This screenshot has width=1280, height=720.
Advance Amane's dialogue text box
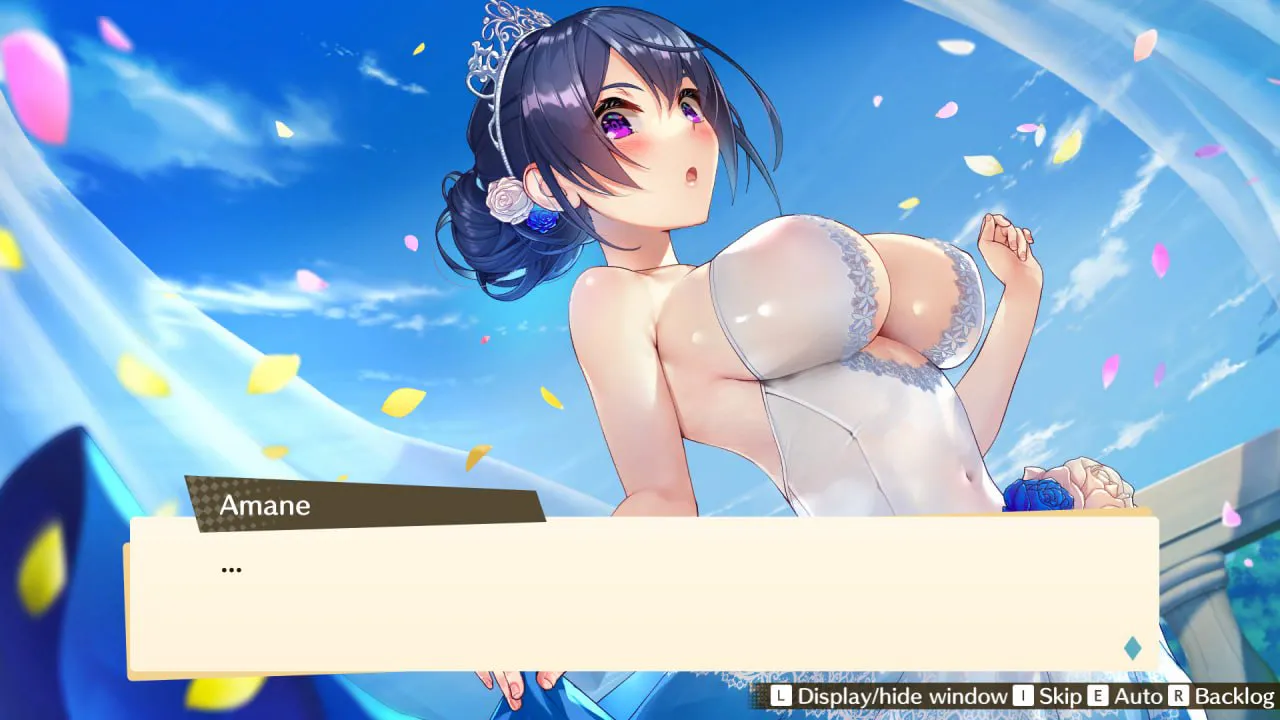click(x=640, y=595)
